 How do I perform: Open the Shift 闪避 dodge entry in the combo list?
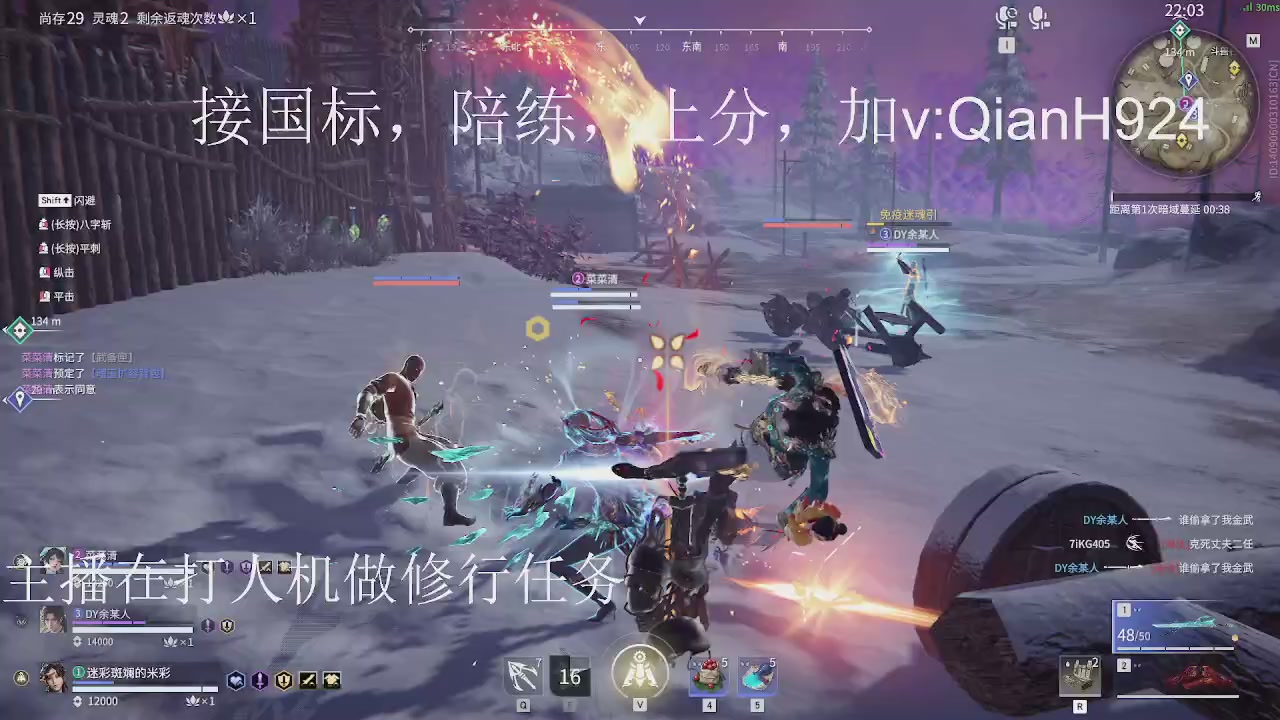(68, 200)
